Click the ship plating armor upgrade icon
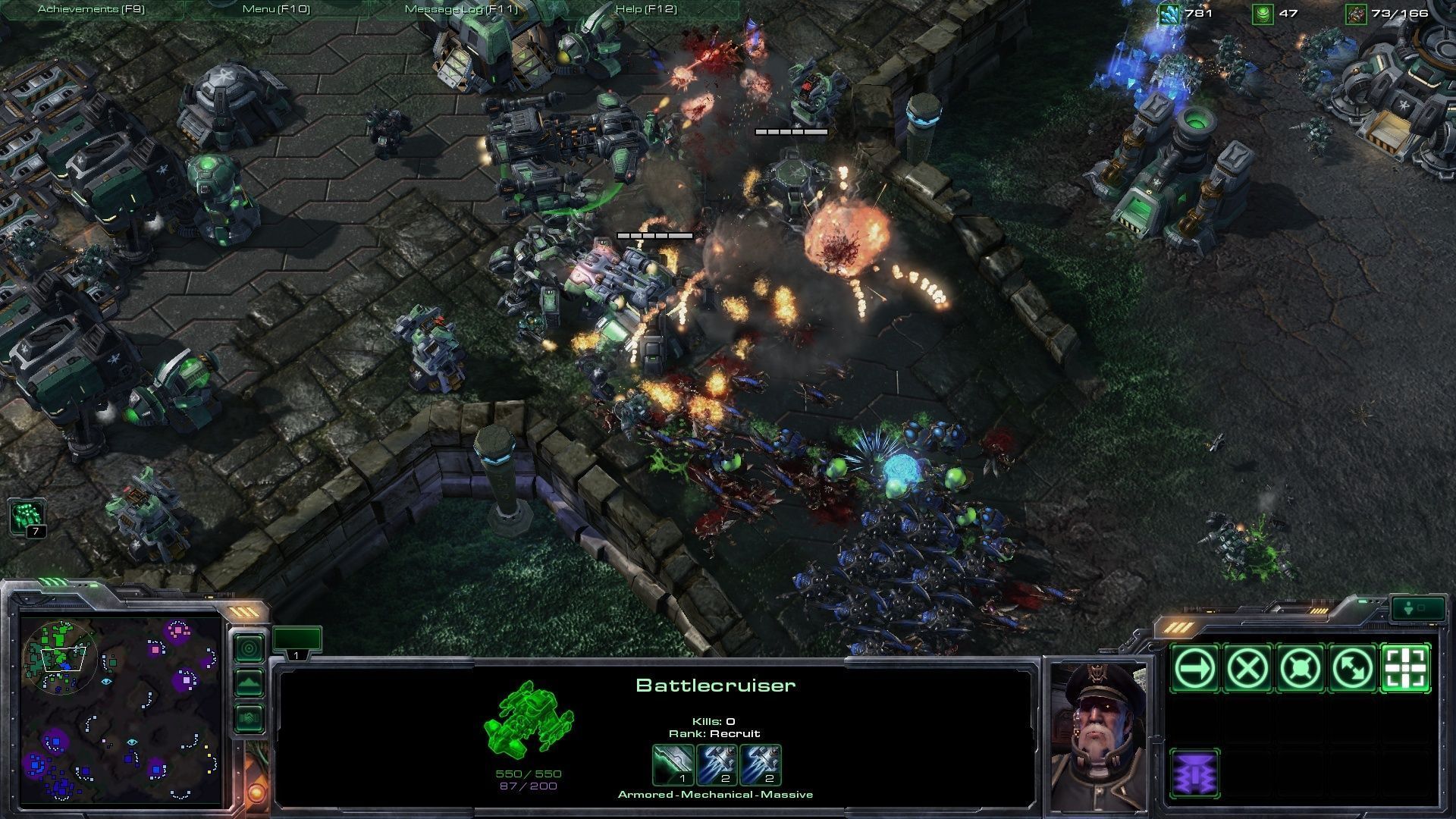 (x=673, y=764)
